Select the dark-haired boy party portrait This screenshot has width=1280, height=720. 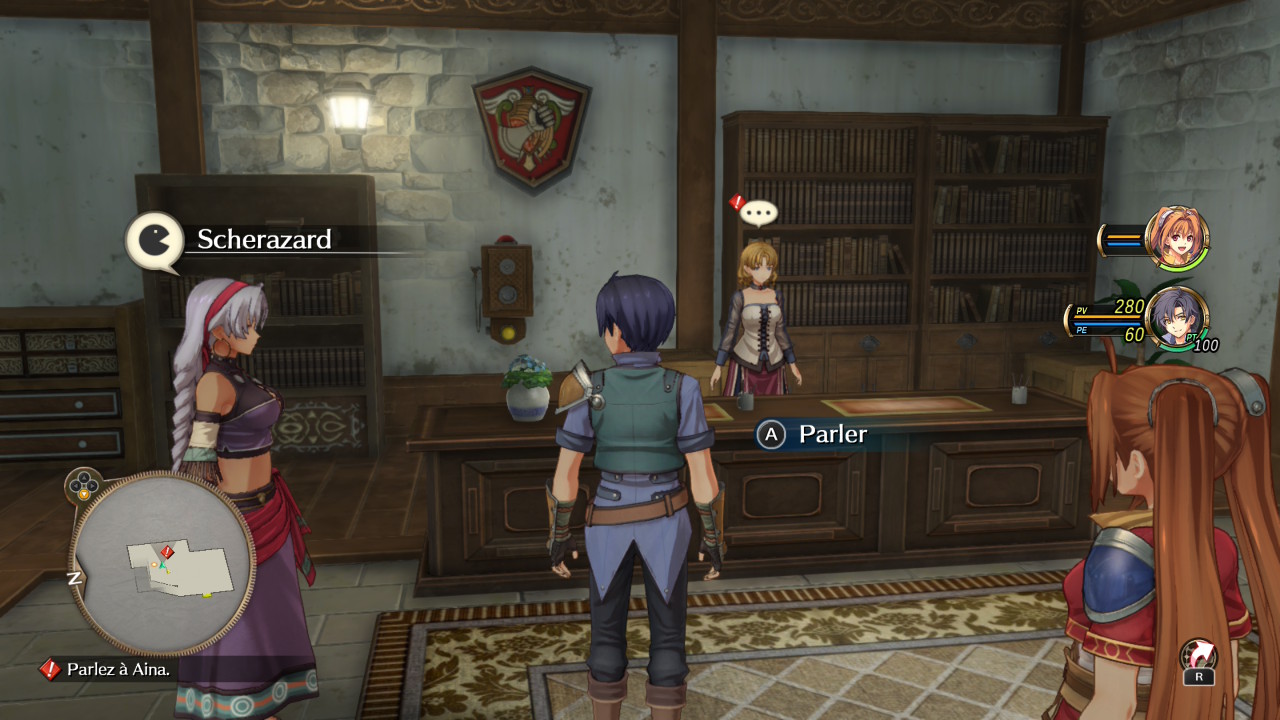tap(1176, 320)
